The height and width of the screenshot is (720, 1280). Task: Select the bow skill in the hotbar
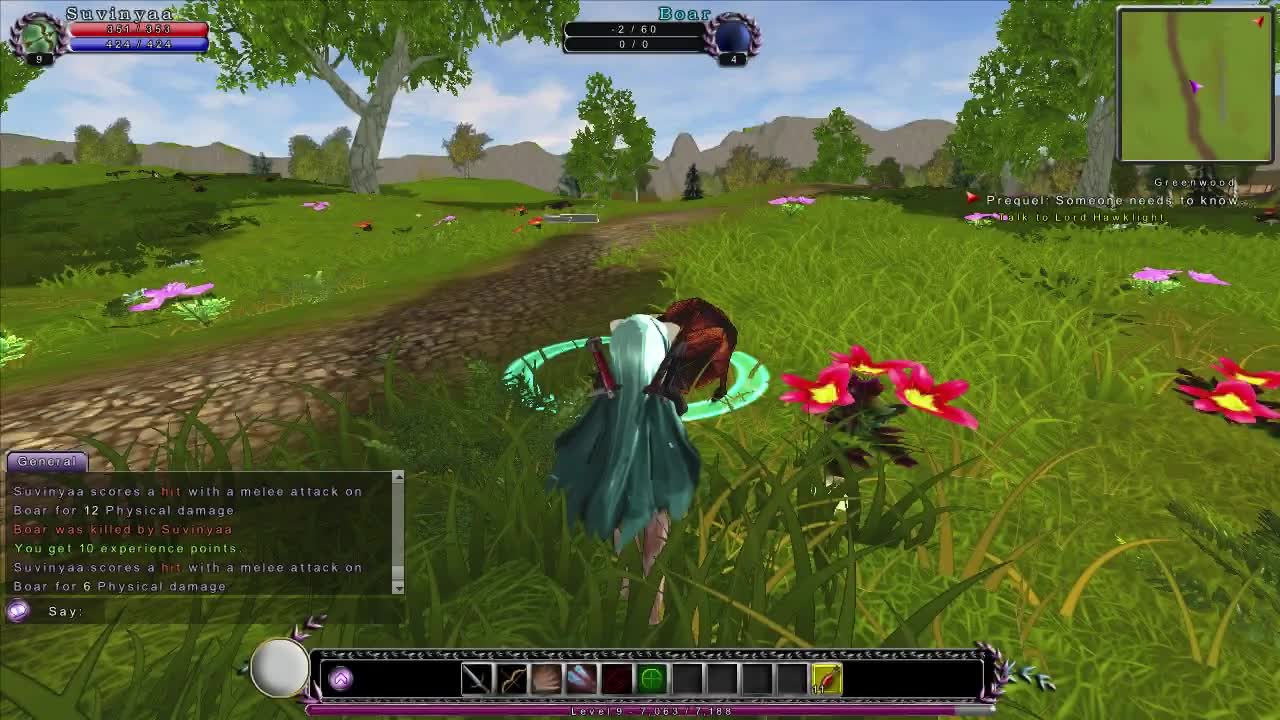(x=512, y=678)
